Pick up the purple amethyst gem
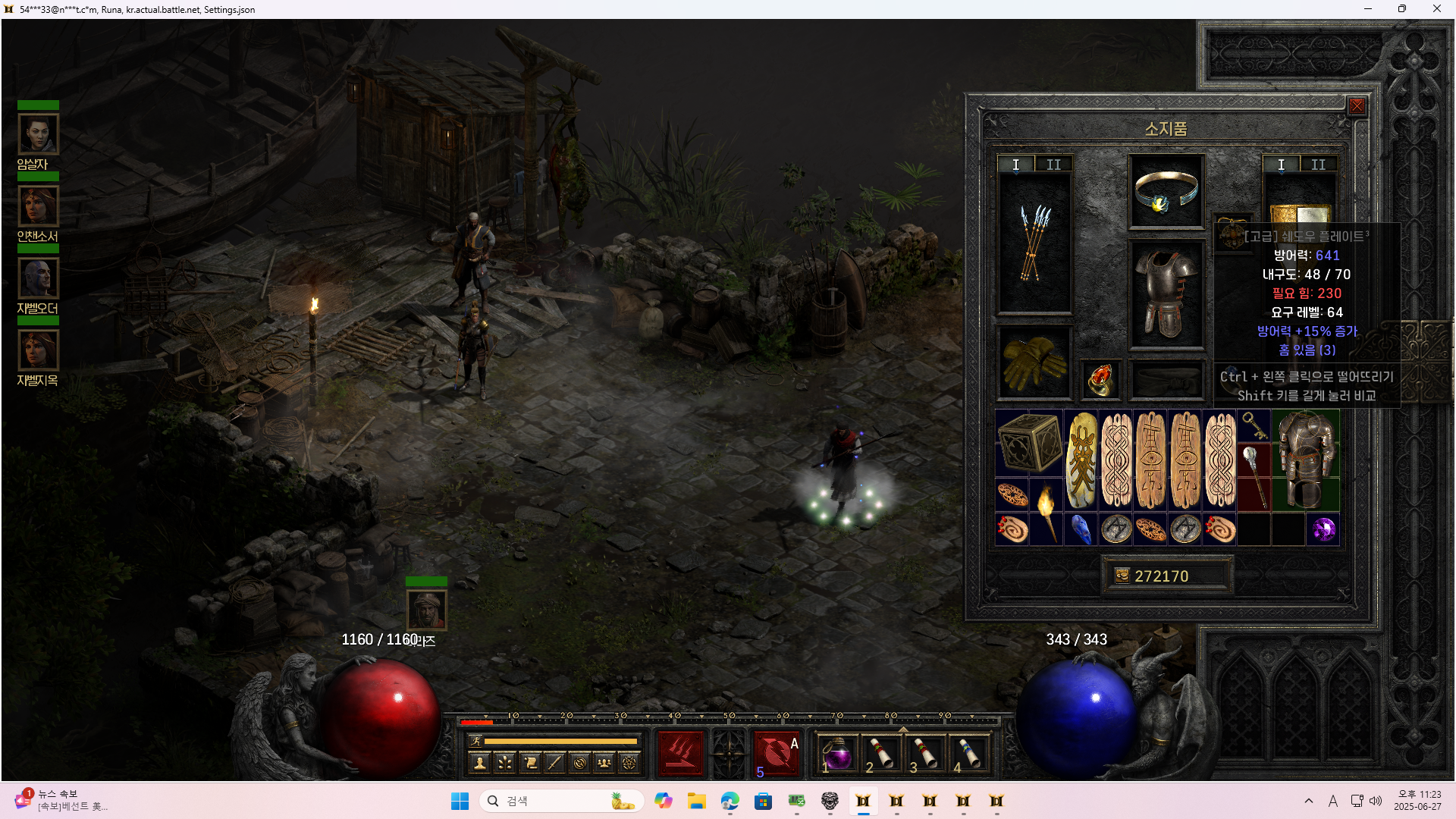 (x=1323, y=529)
